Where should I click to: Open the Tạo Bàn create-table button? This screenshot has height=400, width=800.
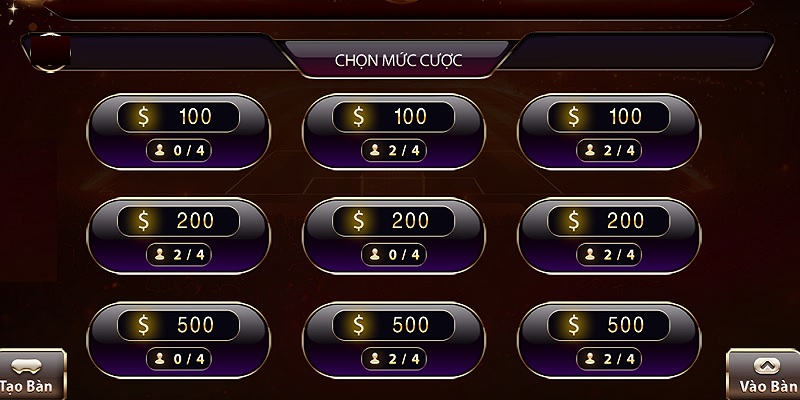coord(32,375)
